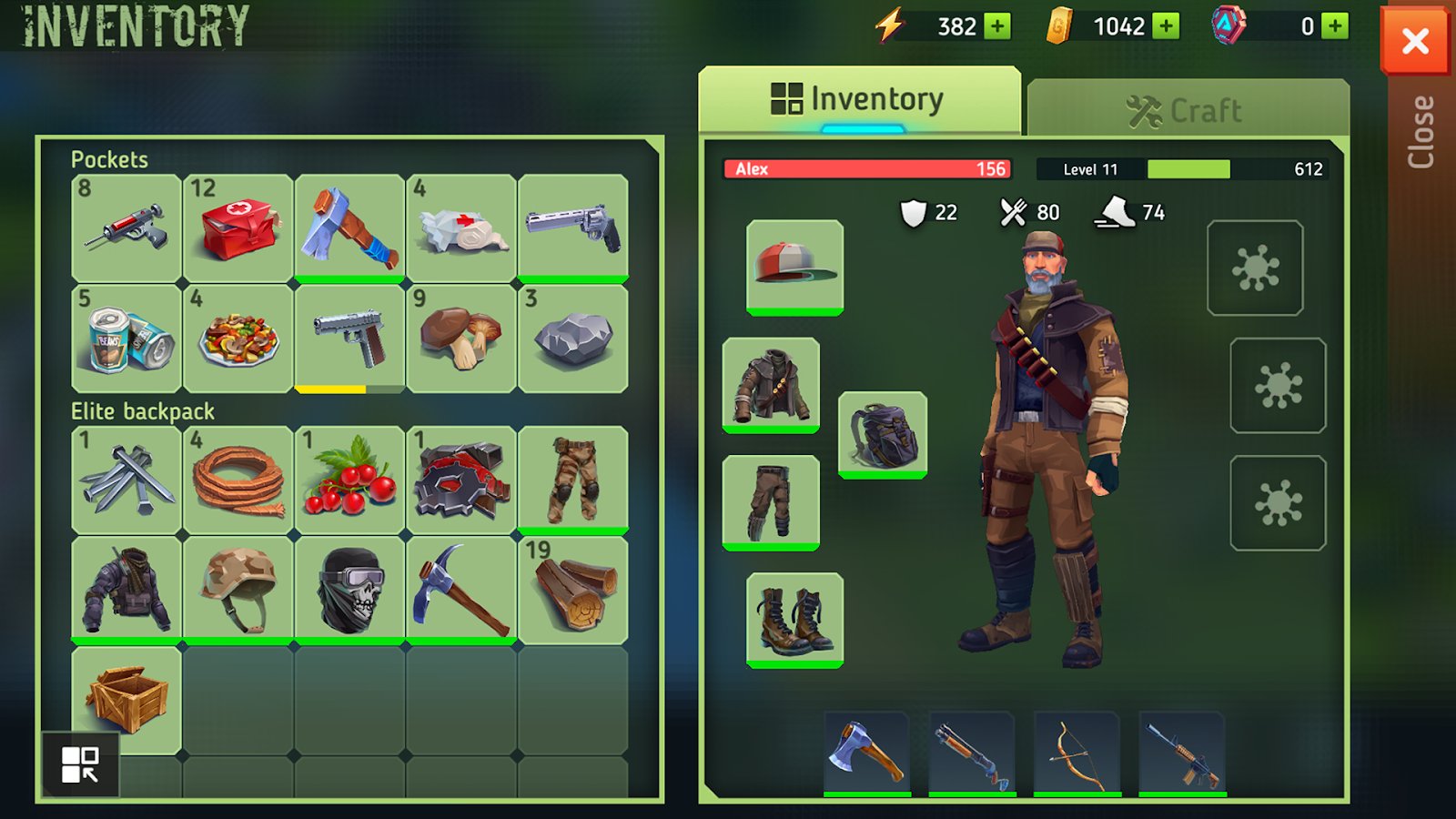1456x819 pixels.
Task: Buy more gold coins via the plus button
Action: pyautogui.click(x=1165, y=26)
